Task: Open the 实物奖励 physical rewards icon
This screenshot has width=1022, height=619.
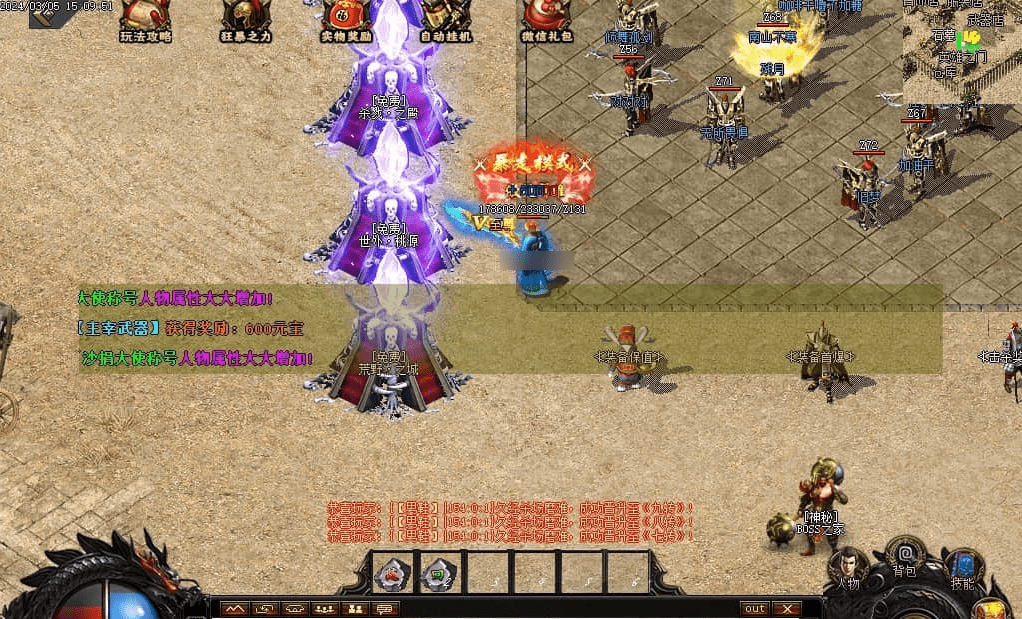Action: coord(346,18)
